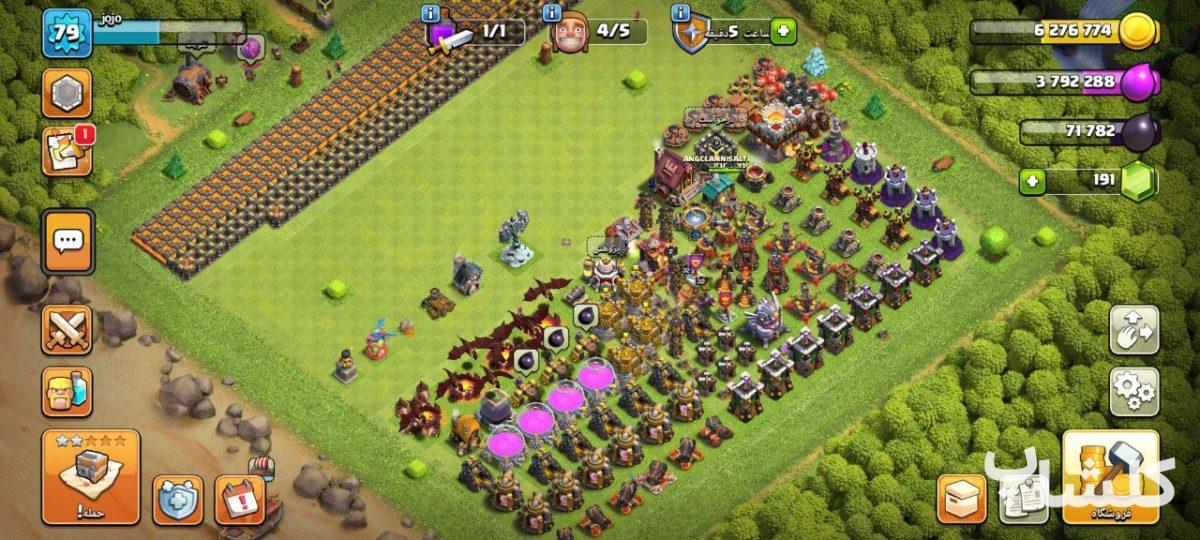This screenshot has width=1200, height=540.
Task: Tap the crossed swords button
Action: (67, 330)
